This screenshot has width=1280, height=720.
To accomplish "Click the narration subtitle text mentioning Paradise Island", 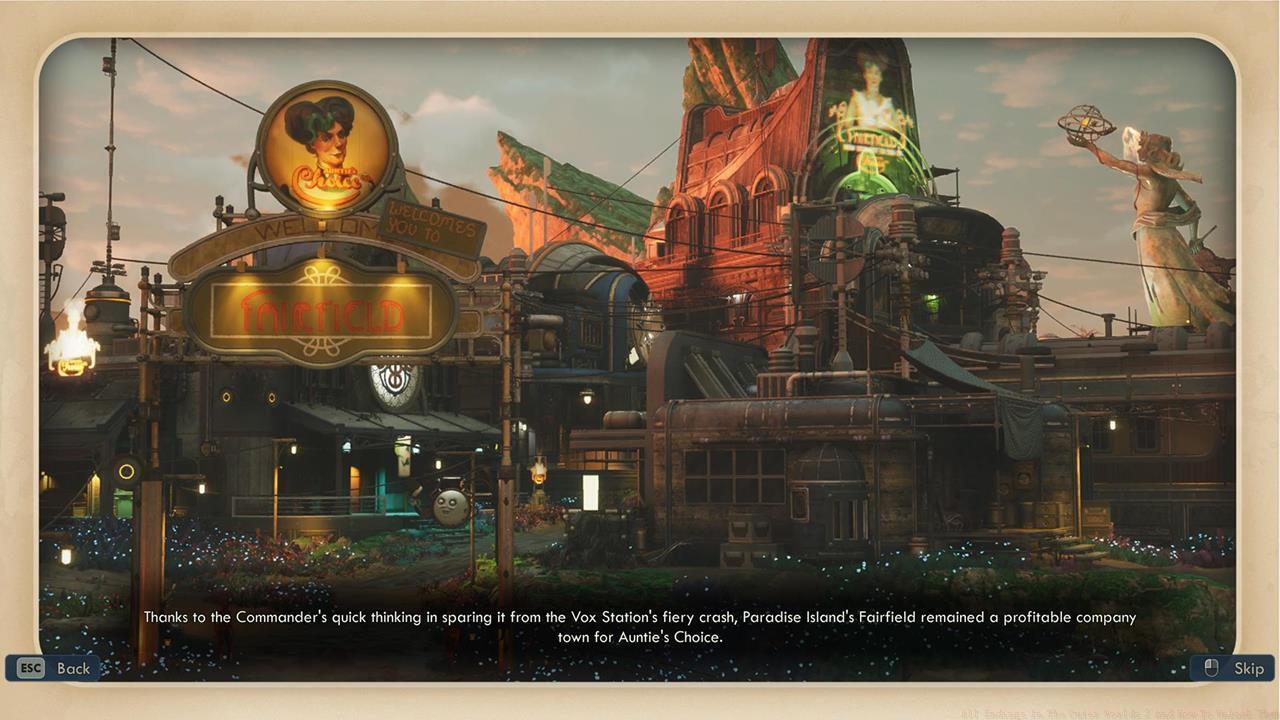I will (640, 617).
